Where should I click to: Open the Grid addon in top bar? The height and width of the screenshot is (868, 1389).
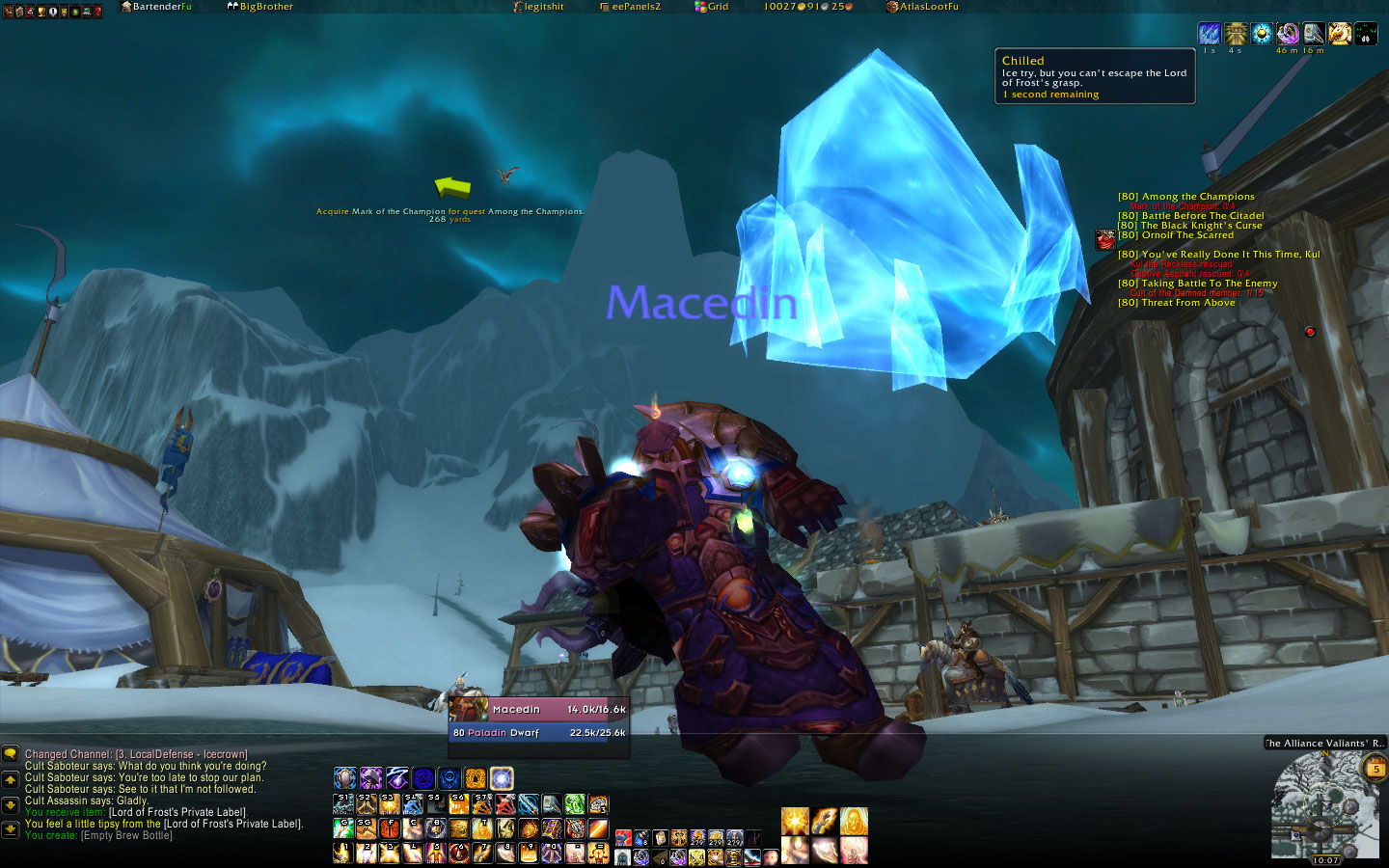(x=712, y=7)
